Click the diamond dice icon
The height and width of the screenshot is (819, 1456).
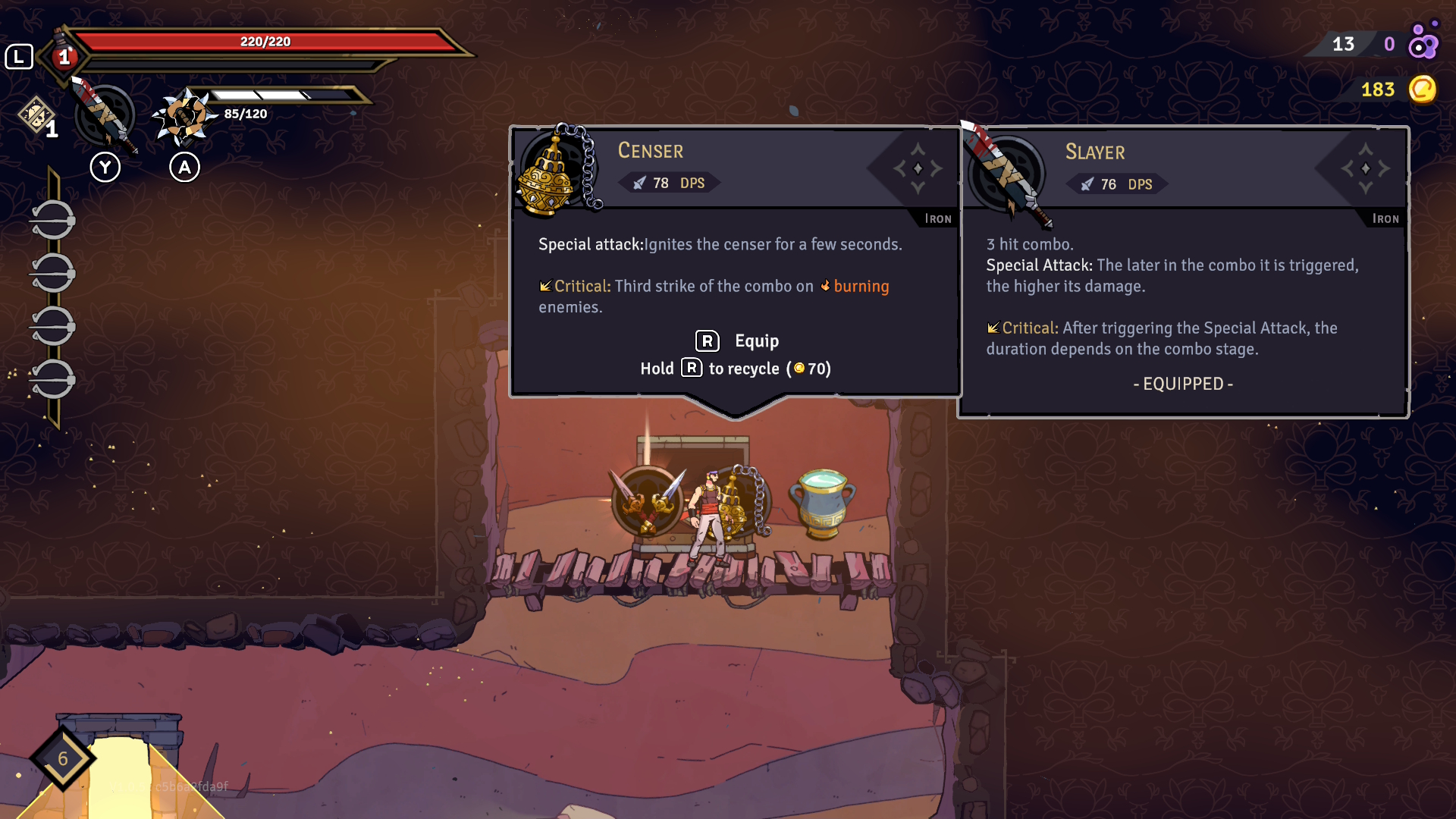36,116
